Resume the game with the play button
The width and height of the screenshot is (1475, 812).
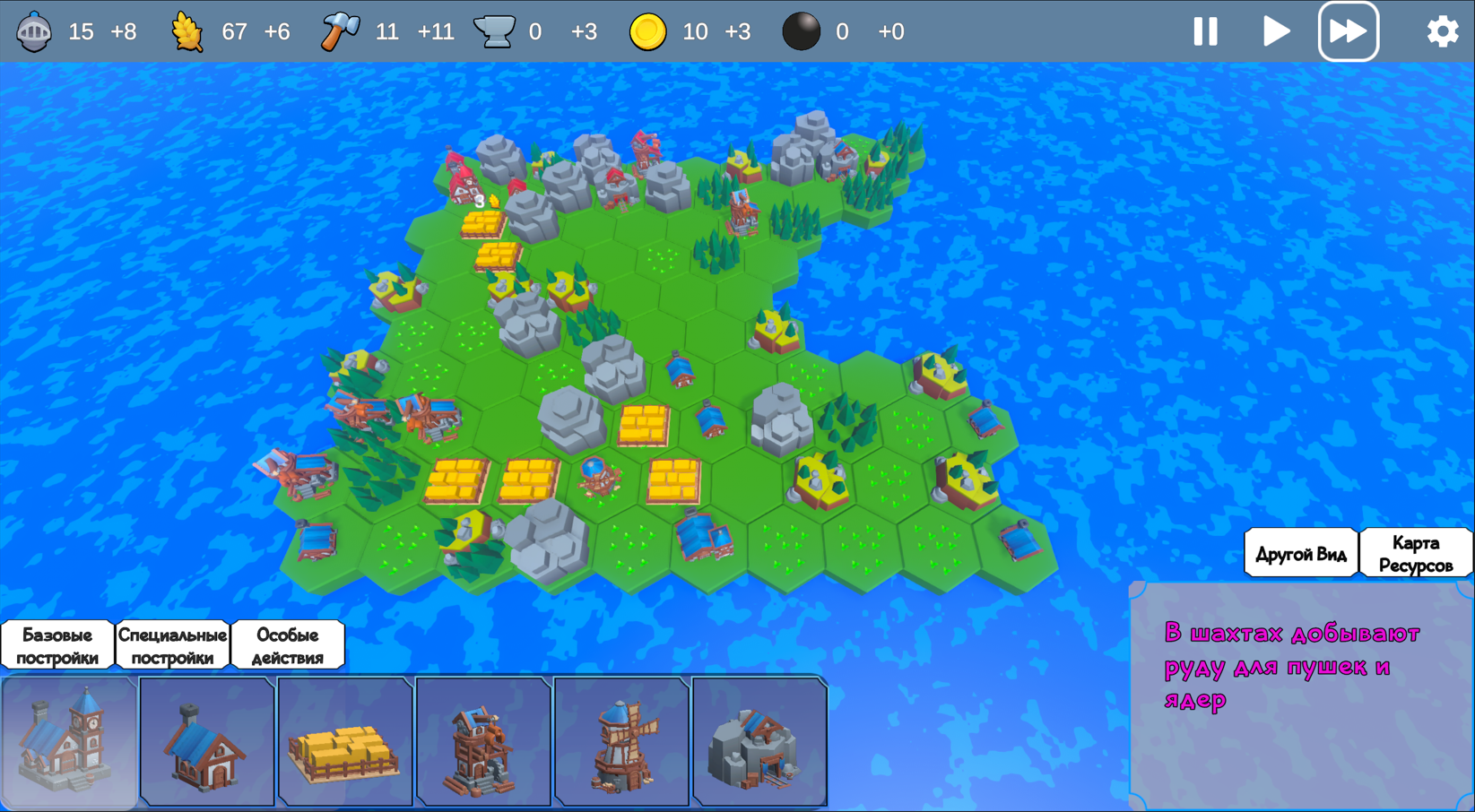click(x=1277, y=30)
